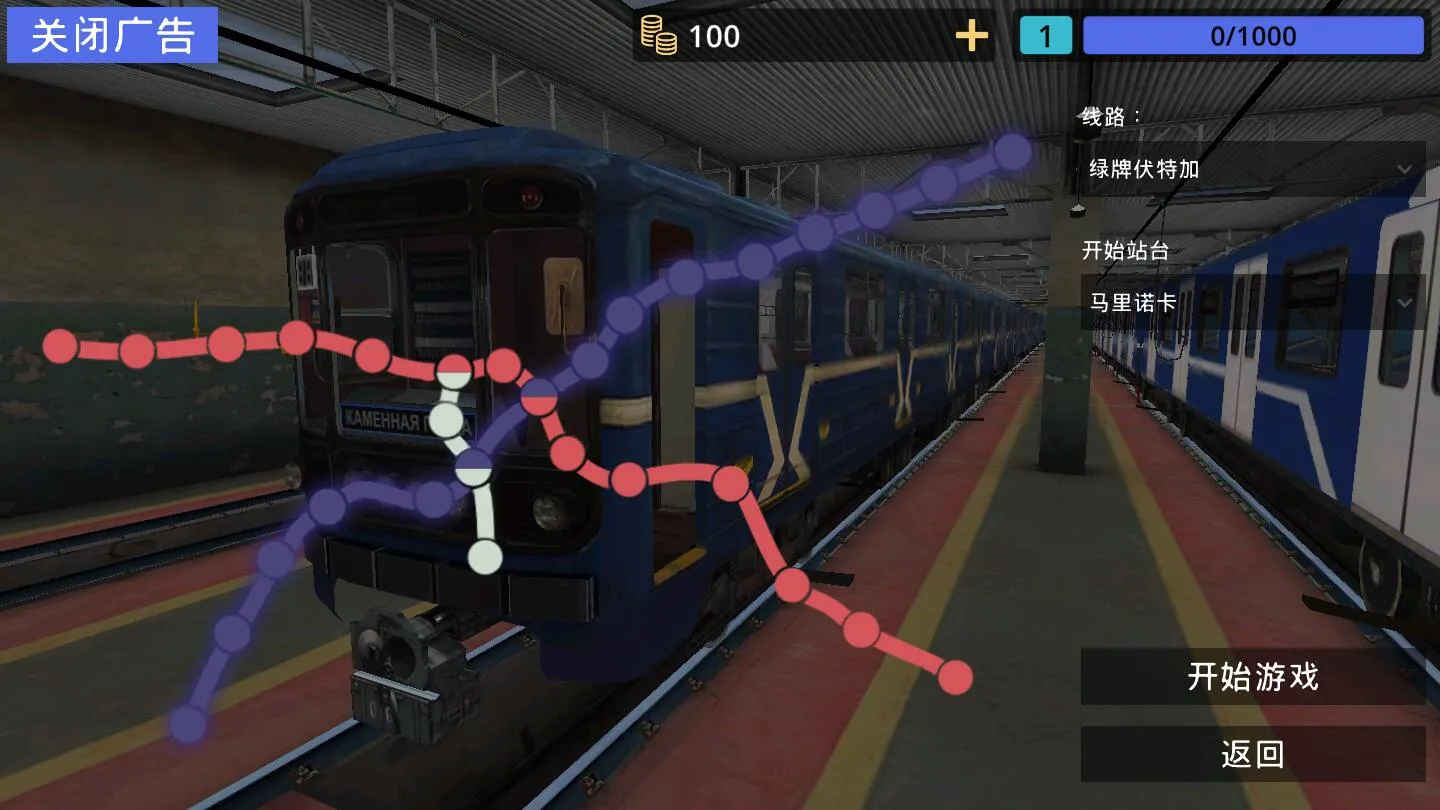Open the 线路 route dropdown

click(x=1252, y=169)
